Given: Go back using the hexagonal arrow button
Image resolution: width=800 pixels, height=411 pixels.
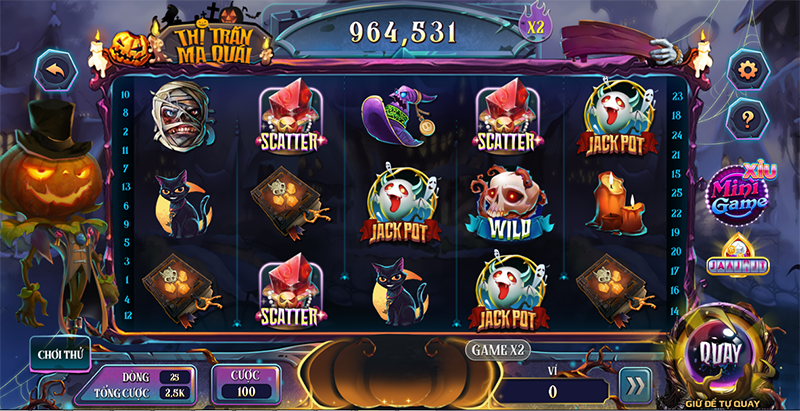Looking at the screenshot, I should coord(57,70).
